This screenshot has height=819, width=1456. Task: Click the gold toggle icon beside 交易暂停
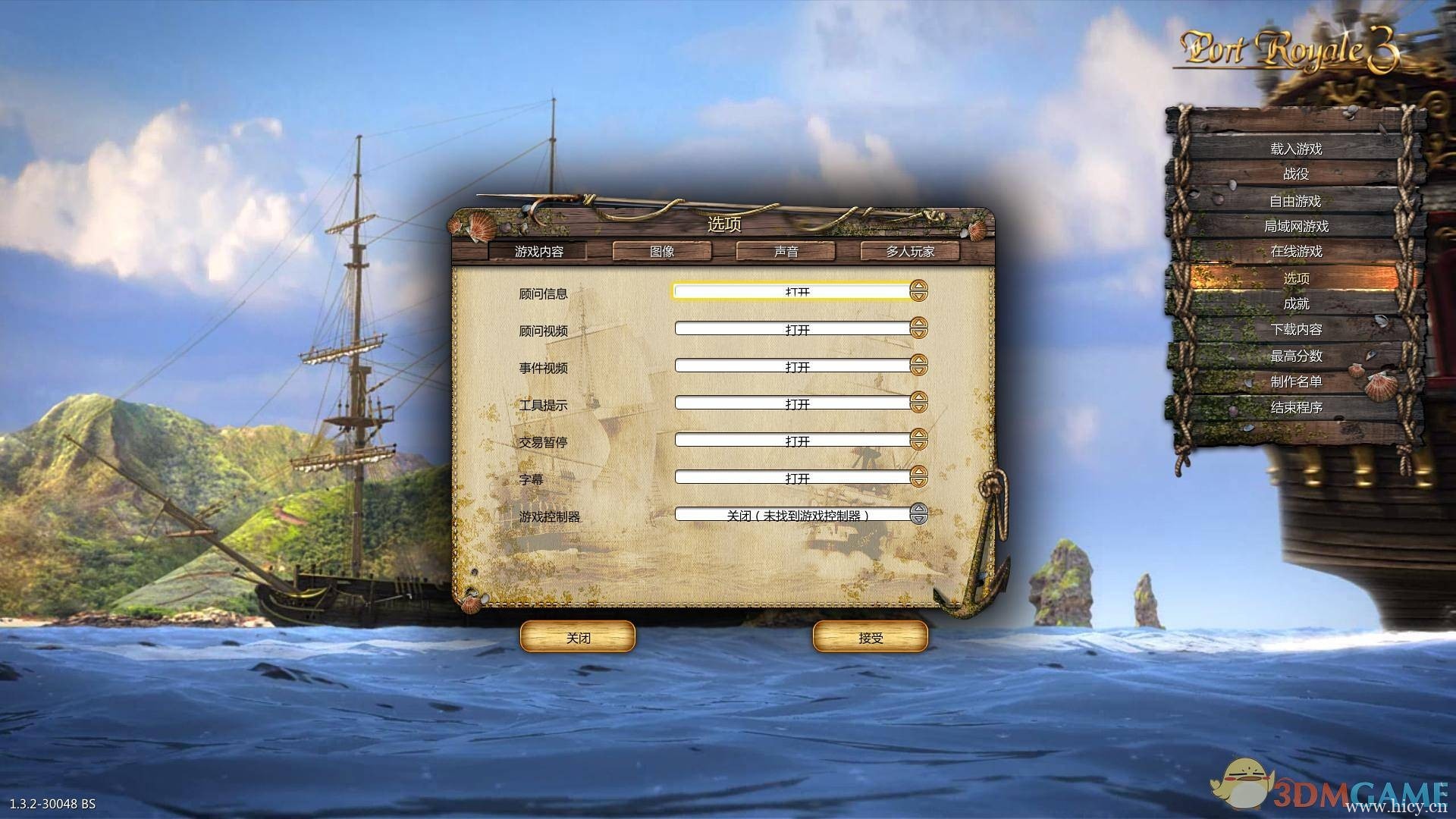[920, 441]
